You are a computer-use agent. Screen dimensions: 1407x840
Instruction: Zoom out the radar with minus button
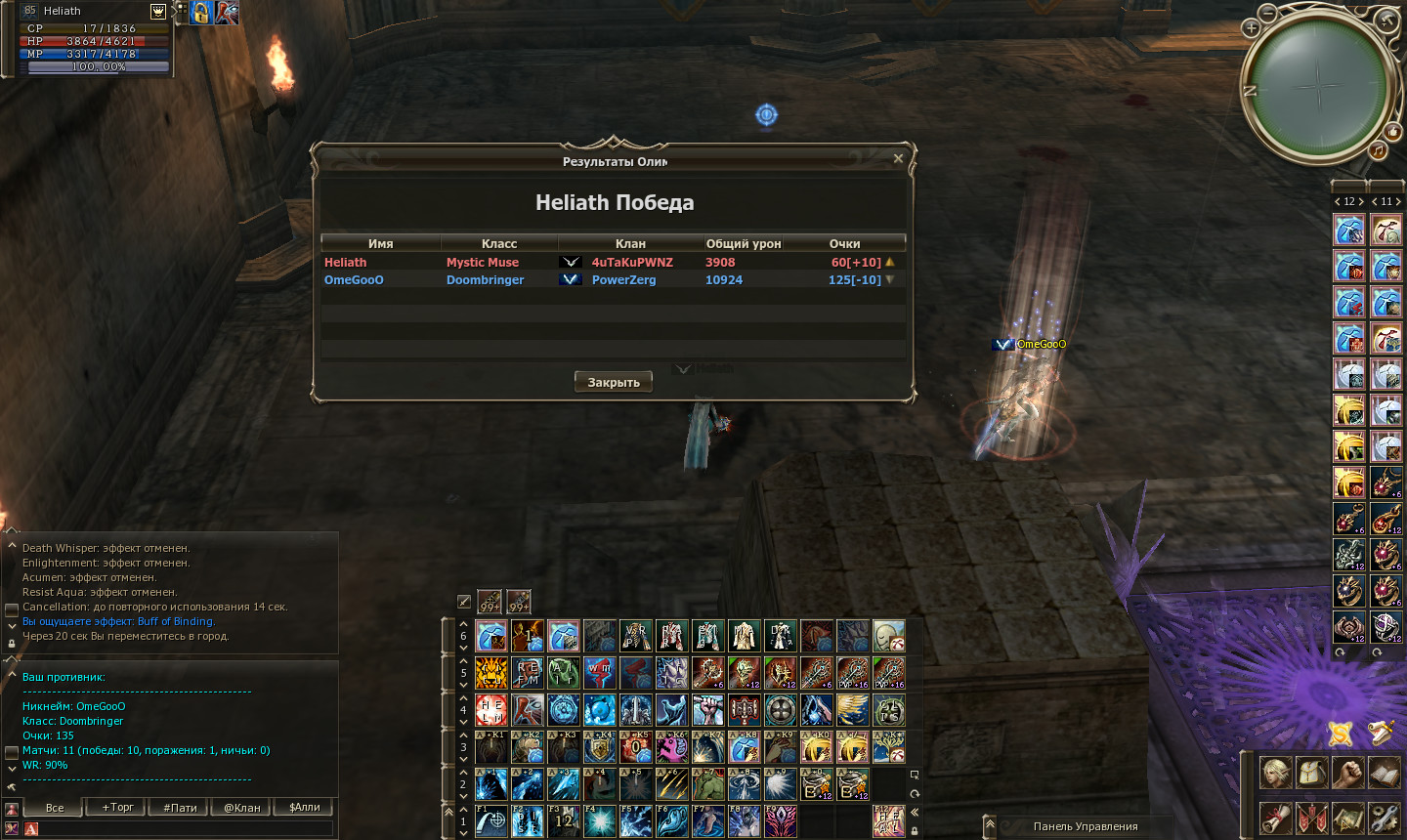(1267, 13)
